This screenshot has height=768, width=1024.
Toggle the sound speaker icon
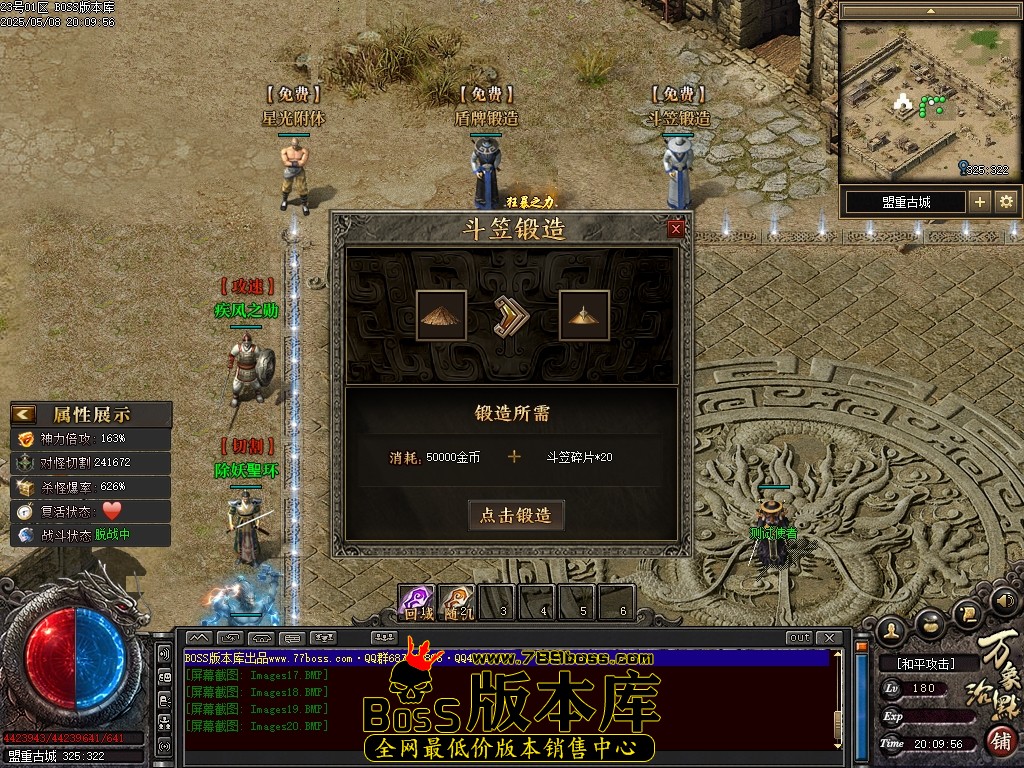[x=1007, y=601]
